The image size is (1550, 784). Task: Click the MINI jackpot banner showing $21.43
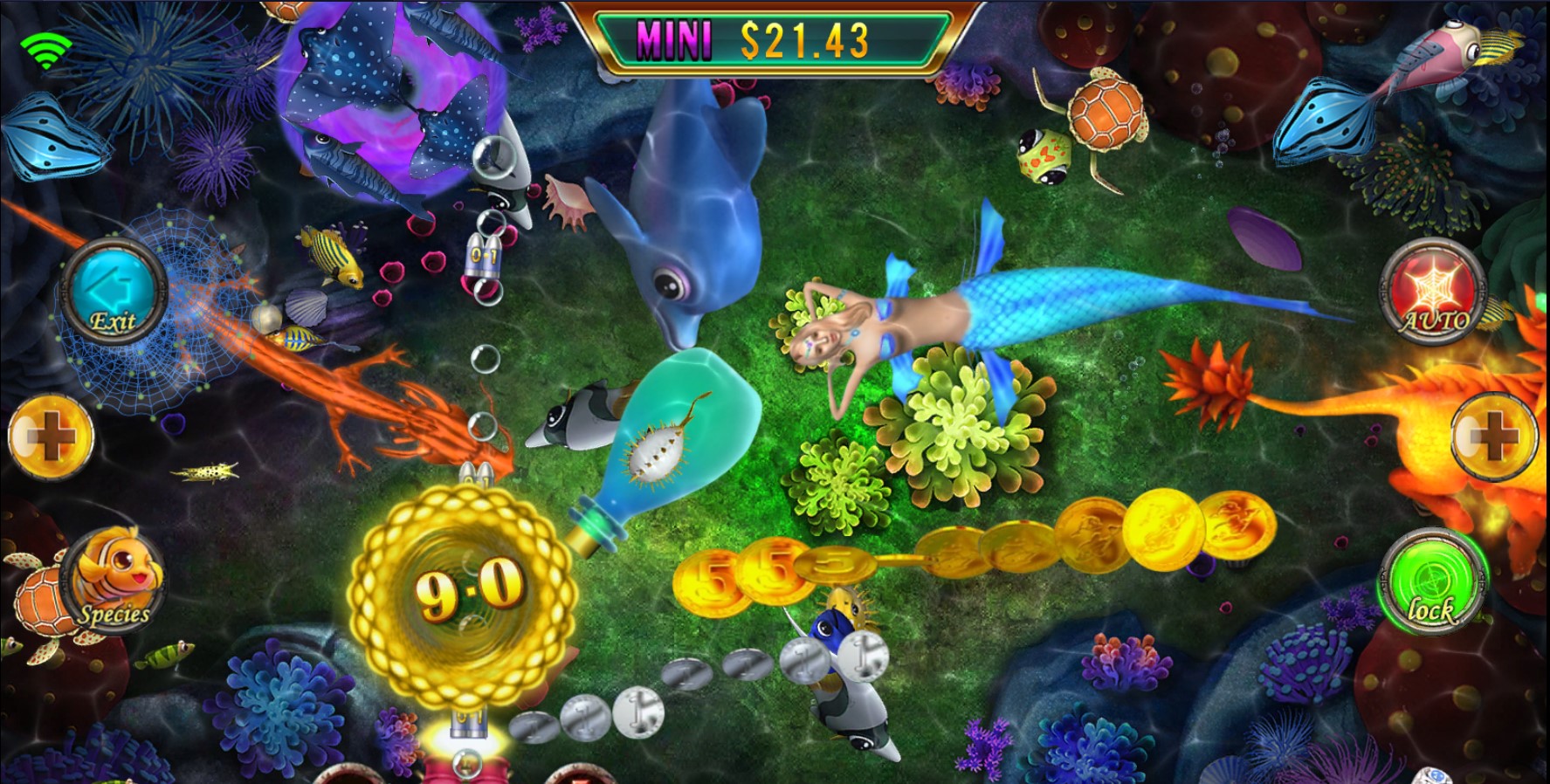click(775, 35)
